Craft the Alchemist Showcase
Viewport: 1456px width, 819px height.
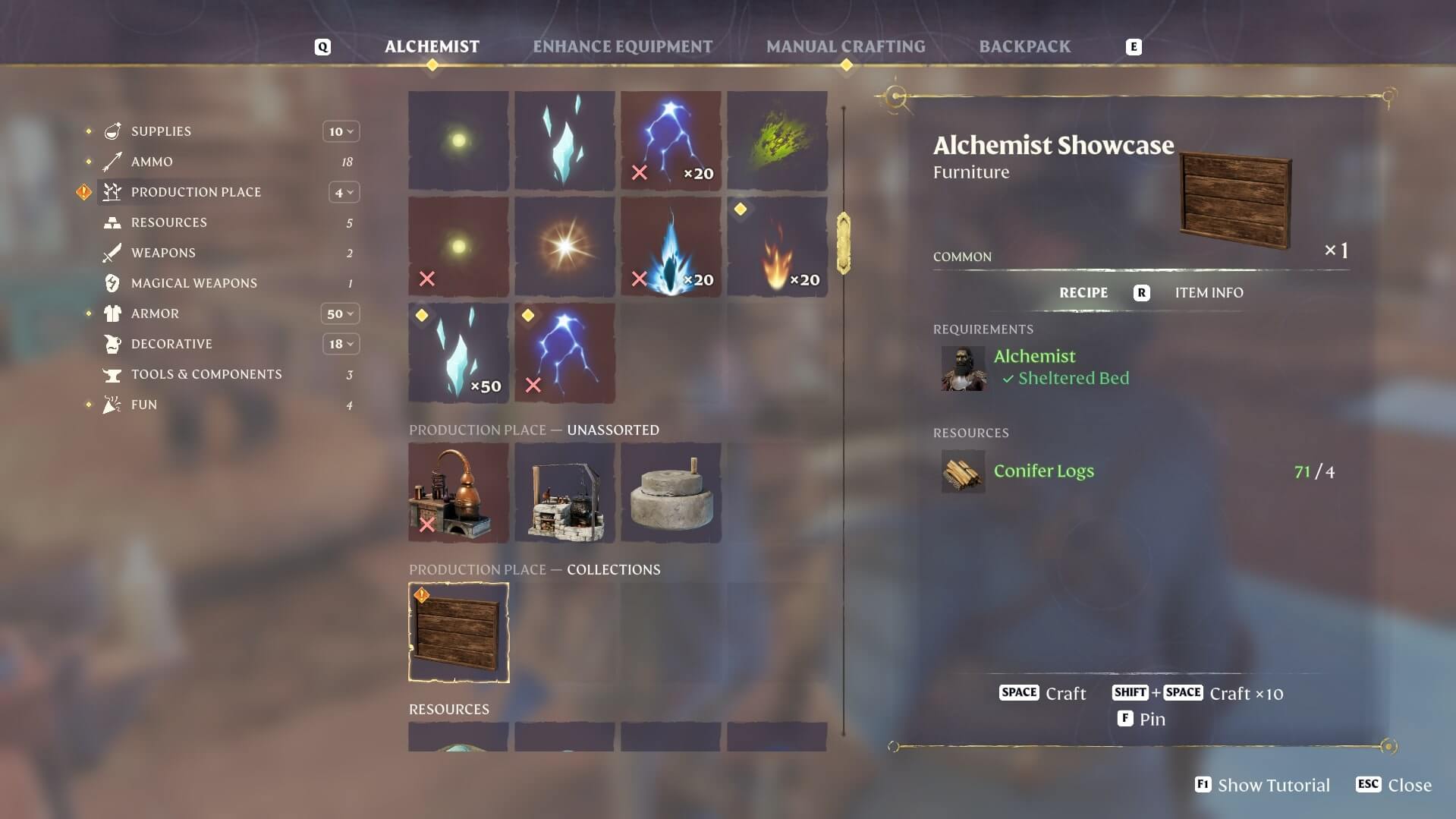pos(1043,693)
